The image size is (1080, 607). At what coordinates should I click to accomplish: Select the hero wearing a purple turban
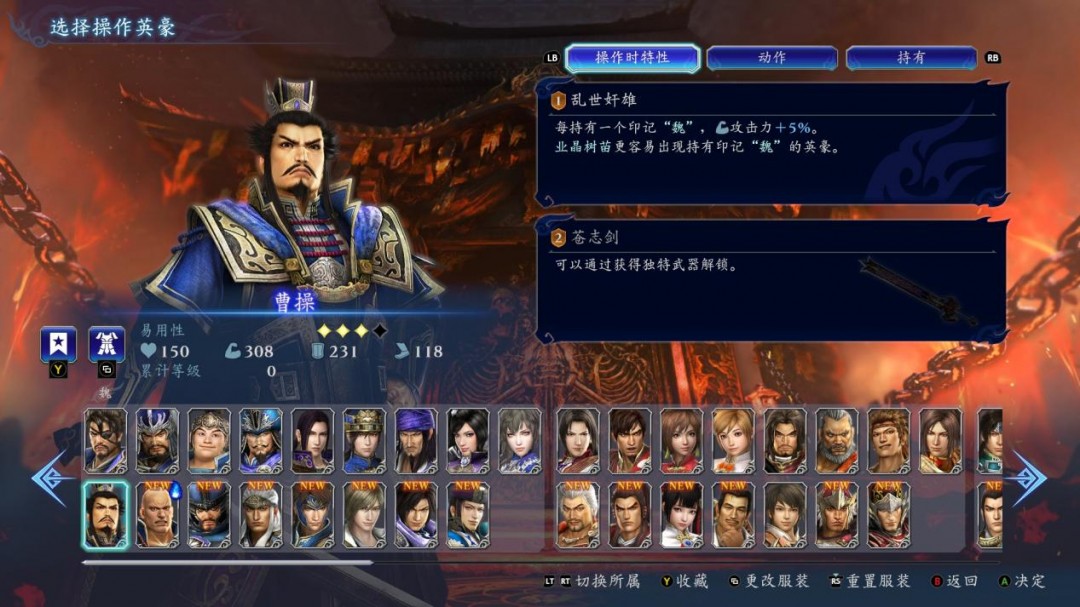(416, 440)
